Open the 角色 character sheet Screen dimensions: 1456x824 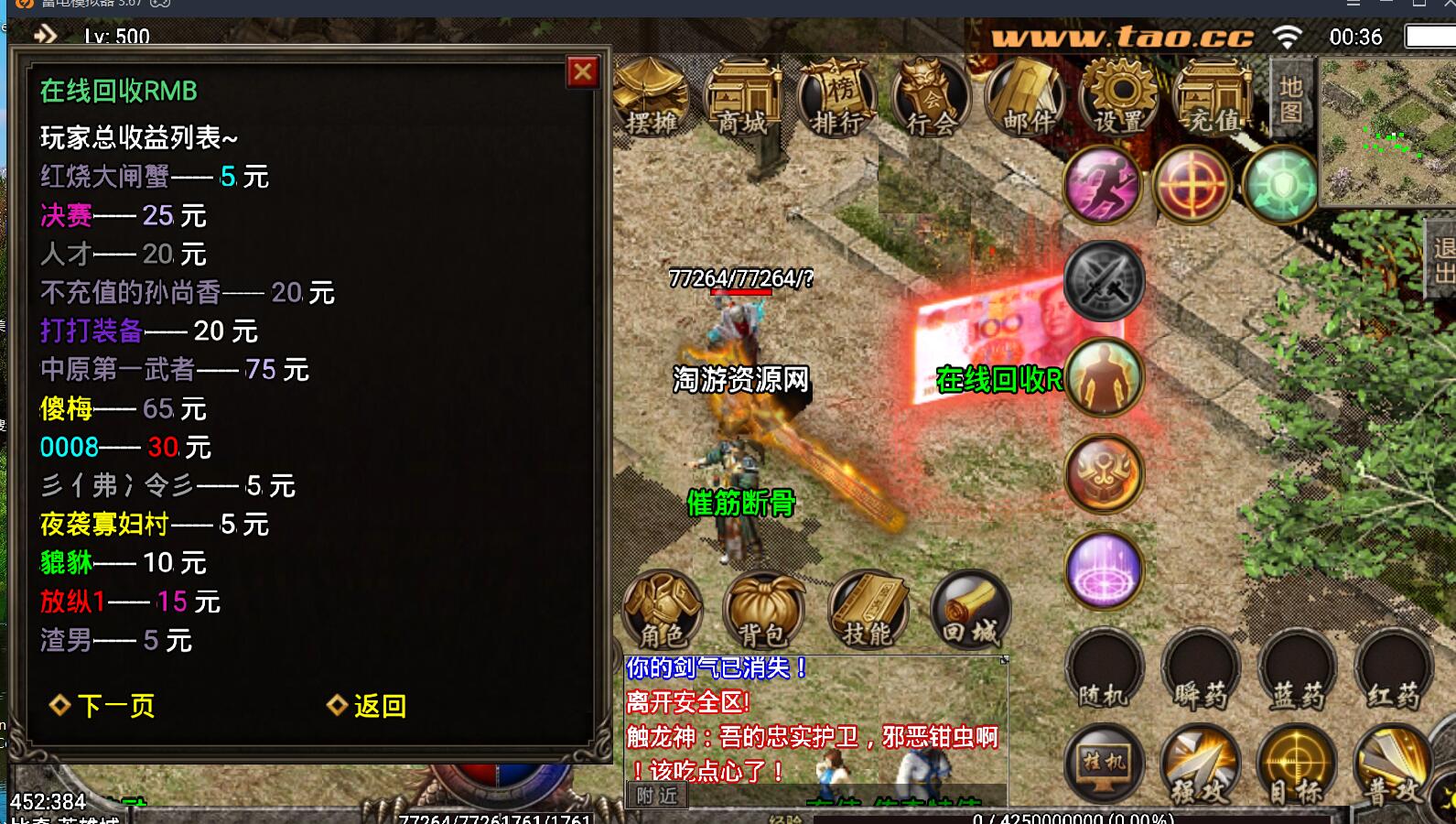663,609
